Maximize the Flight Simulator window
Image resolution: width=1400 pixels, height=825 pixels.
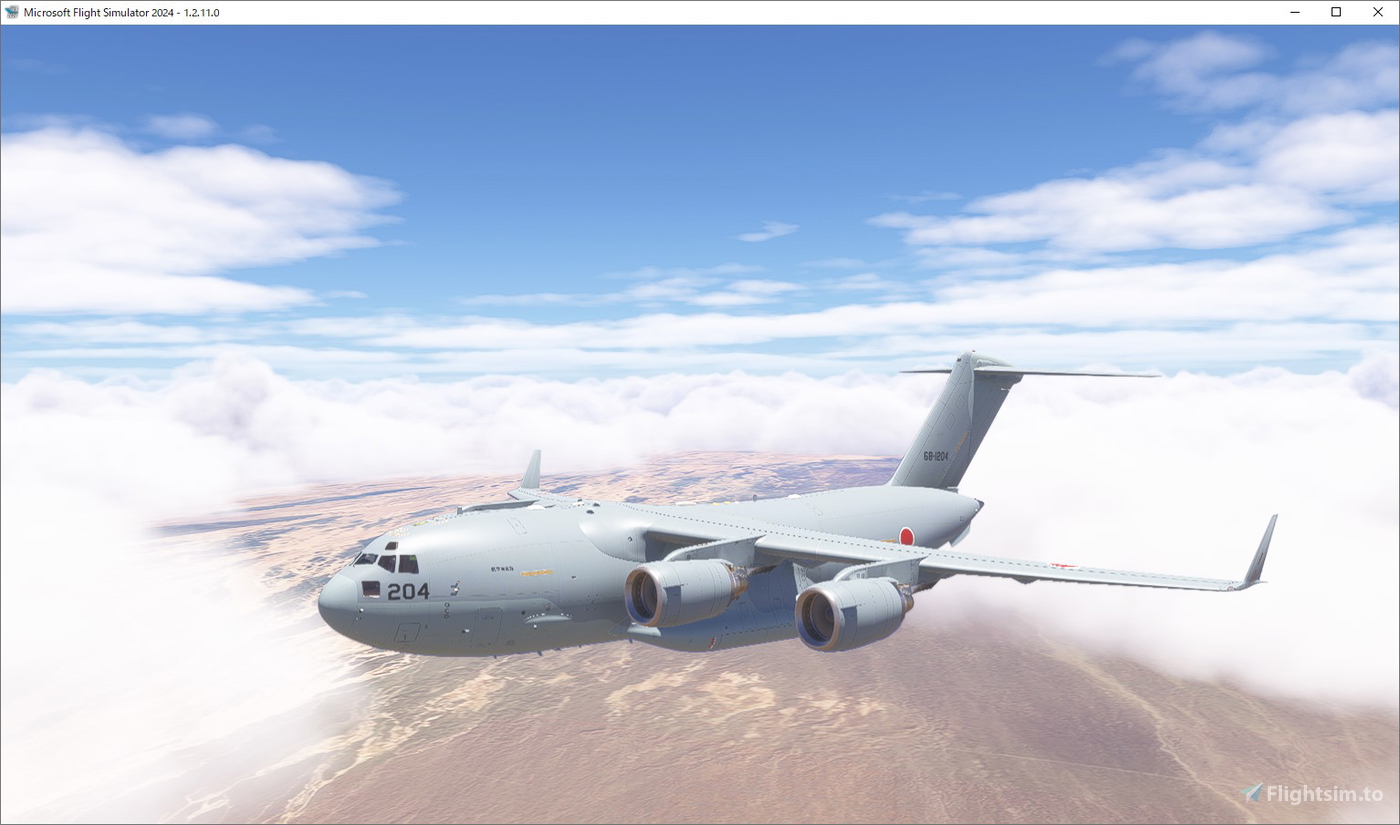[1335, 12]
